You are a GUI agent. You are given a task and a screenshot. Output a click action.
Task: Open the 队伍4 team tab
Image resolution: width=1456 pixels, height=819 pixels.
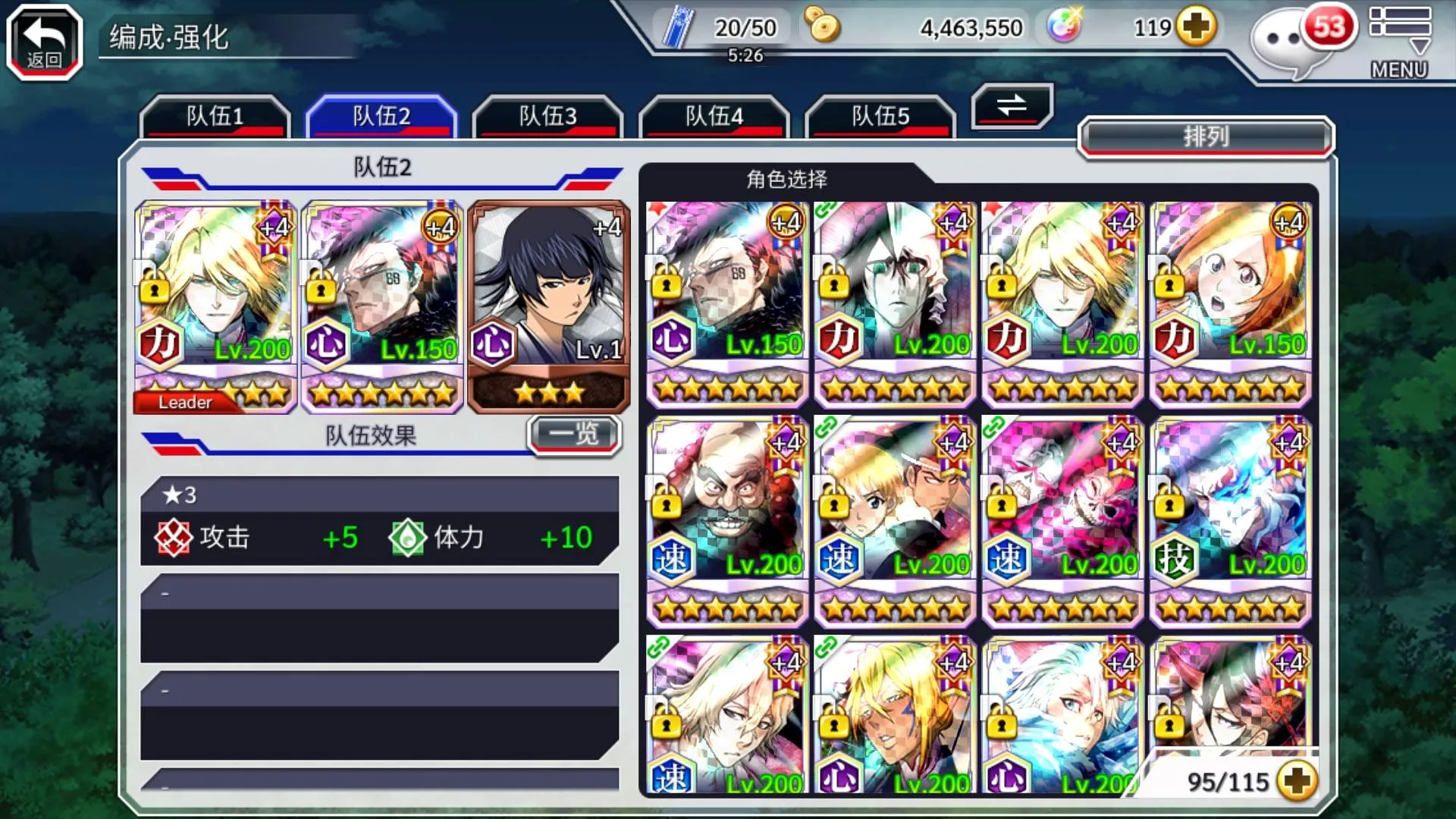point(714,117)
